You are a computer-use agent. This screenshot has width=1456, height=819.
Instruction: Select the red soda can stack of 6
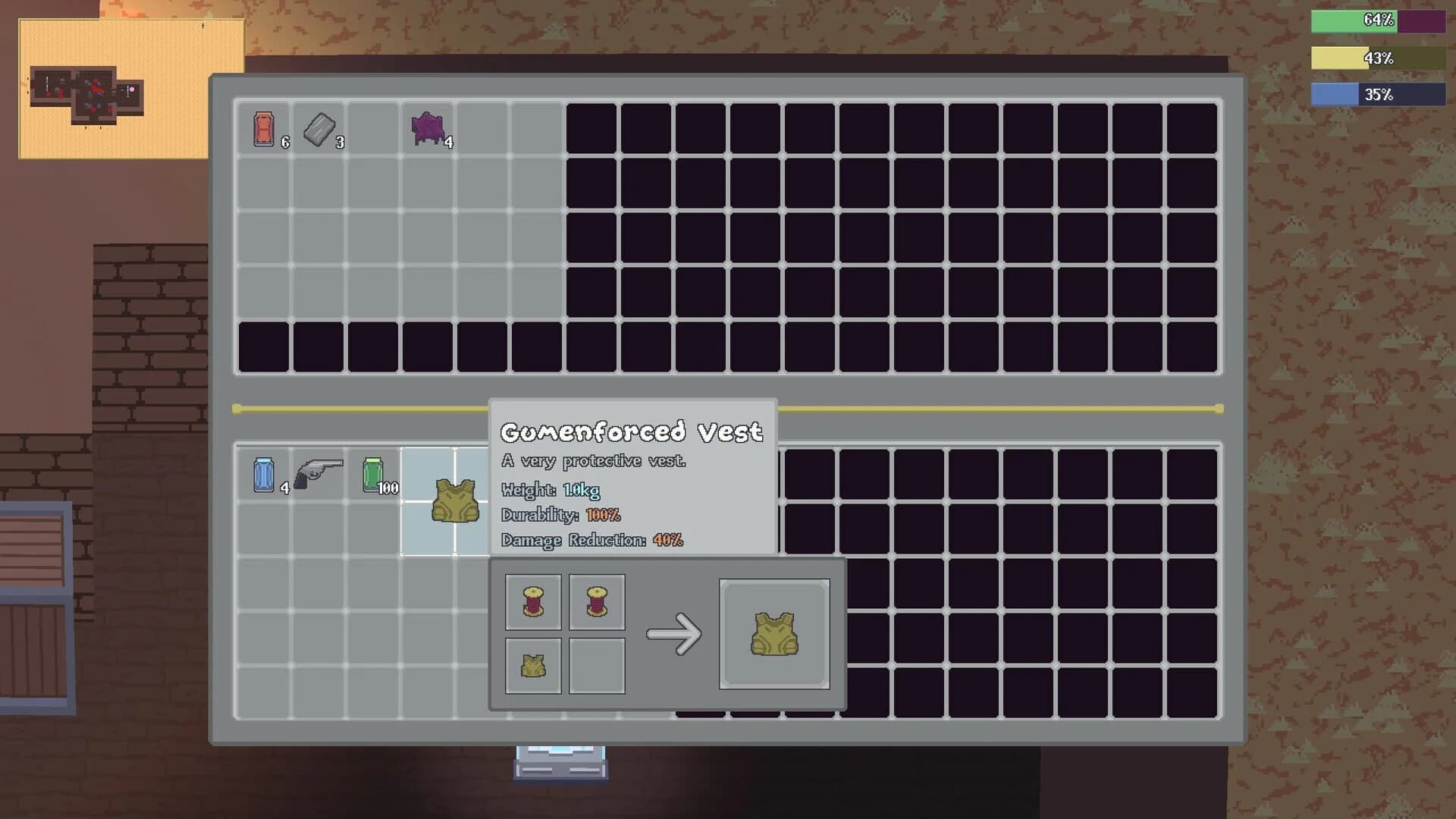pos(263,130)
